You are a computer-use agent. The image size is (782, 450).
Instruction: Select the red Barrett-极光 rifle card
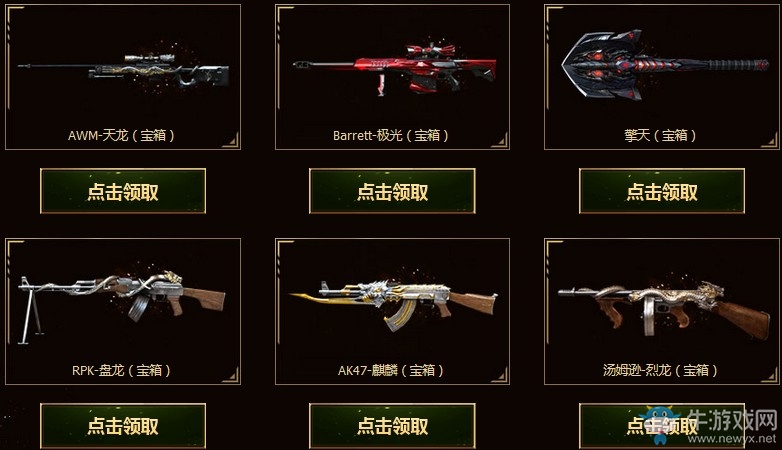tap(392, 76)
